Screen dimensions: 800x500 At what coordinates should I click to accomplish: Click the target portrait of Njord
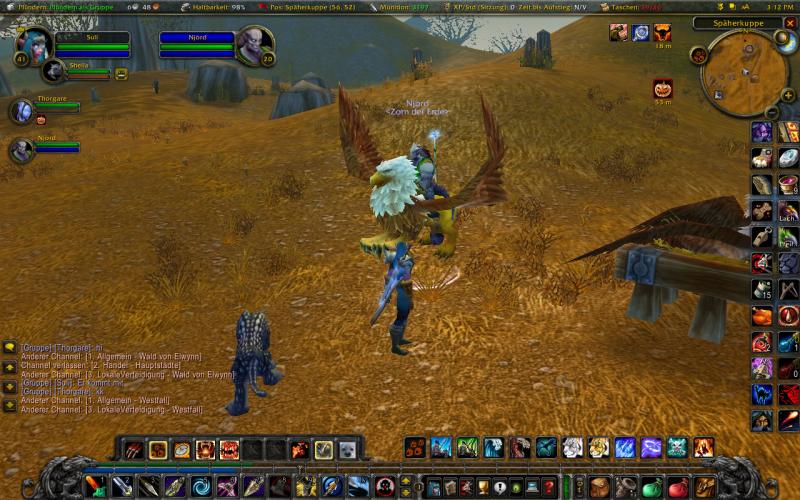coord(255,45)
